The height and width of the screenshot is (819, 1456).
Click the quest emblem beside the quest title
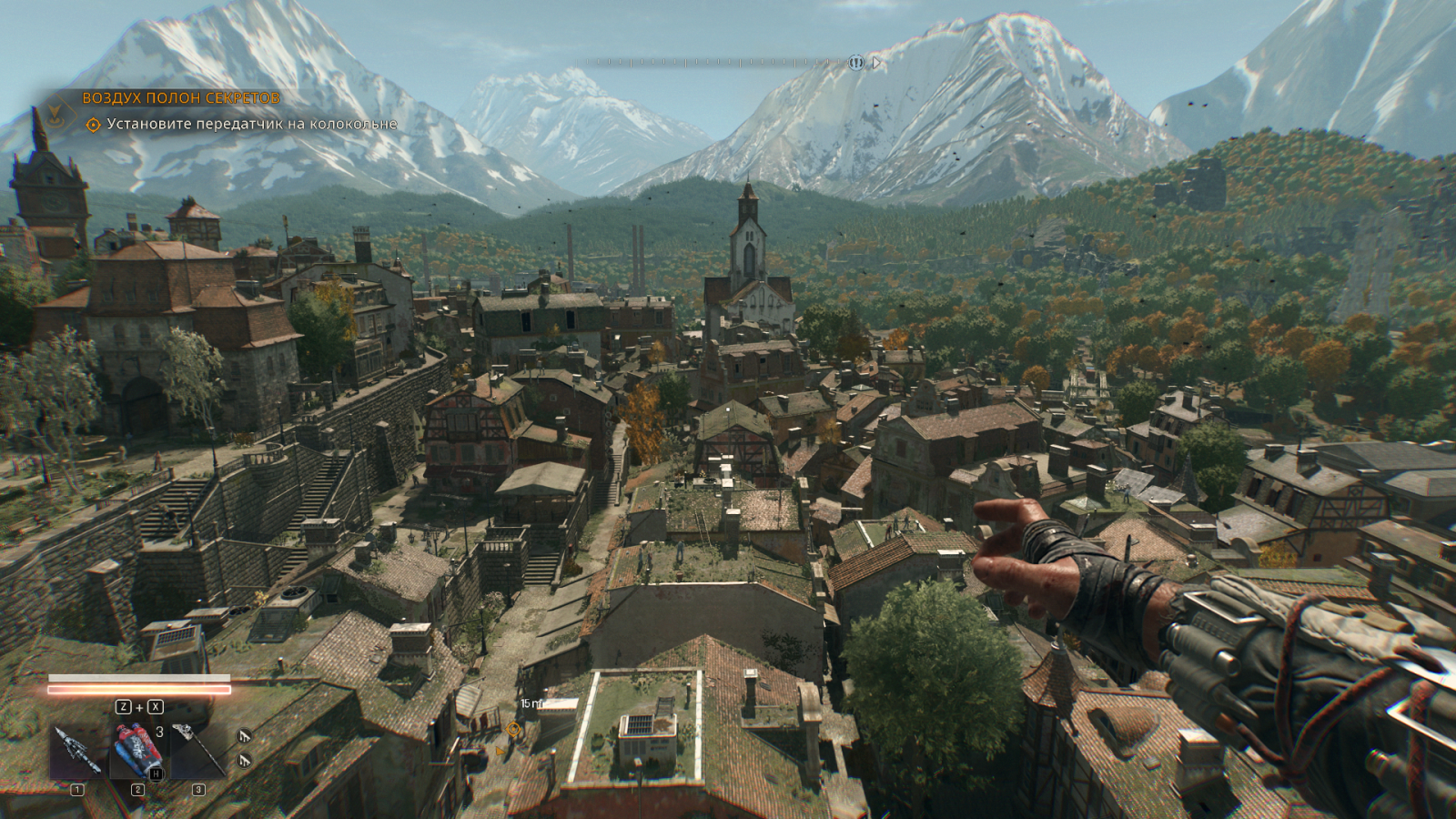(x=56, y=113)
